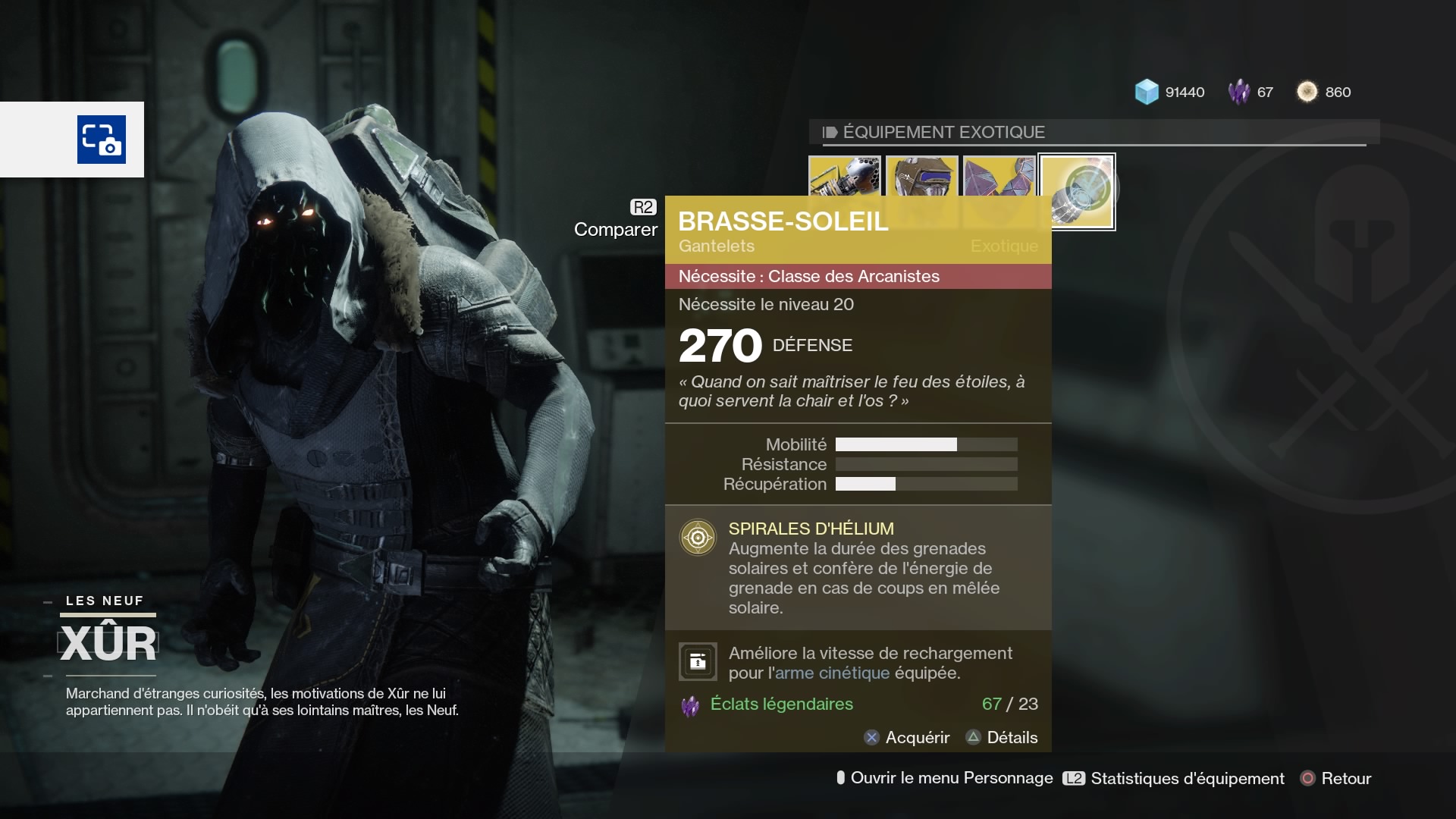
Task: Select the exotic weapon item slot
Action: [845, 176]
